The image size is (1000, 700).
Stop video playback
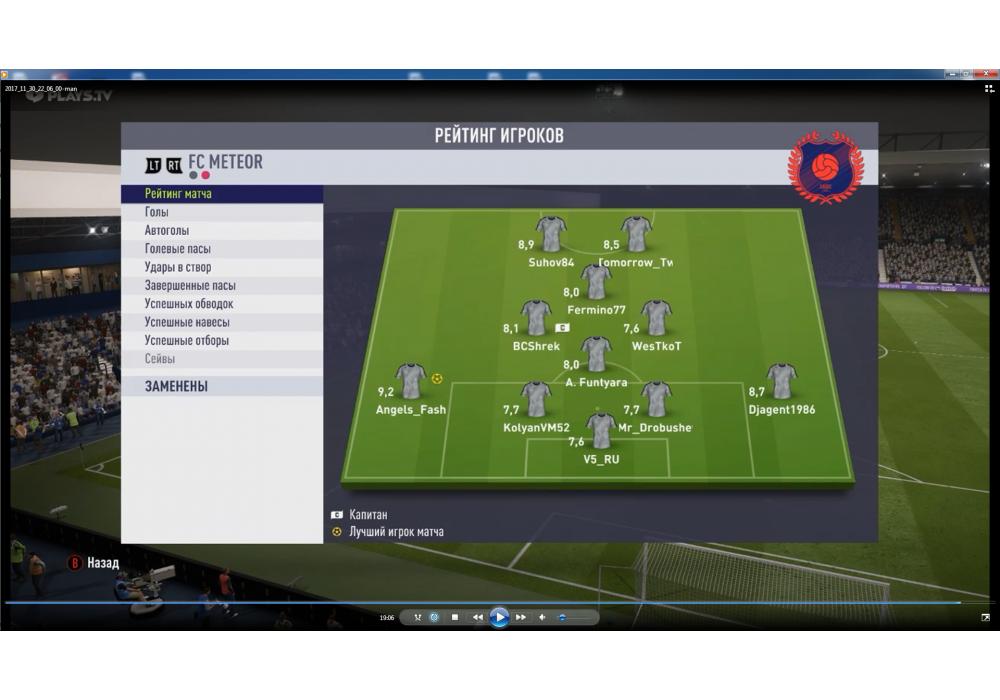coord(455,617)
